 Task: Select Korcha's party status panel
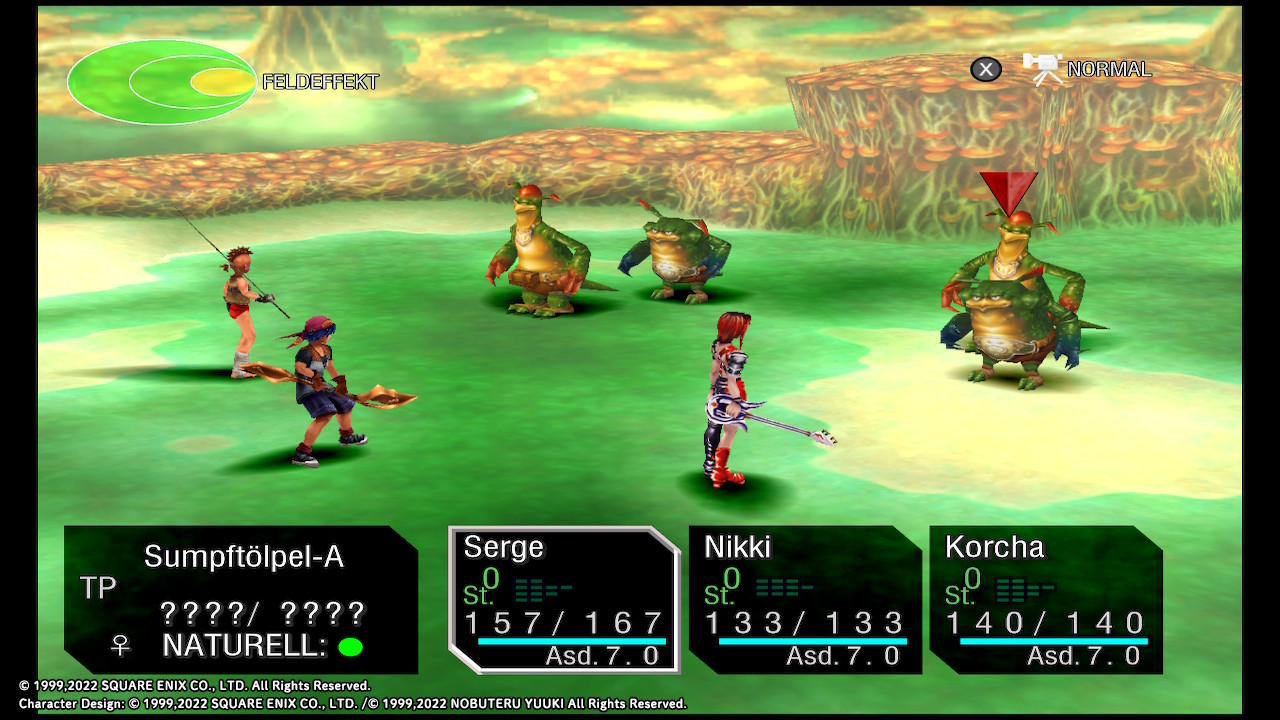point(1046,598)
